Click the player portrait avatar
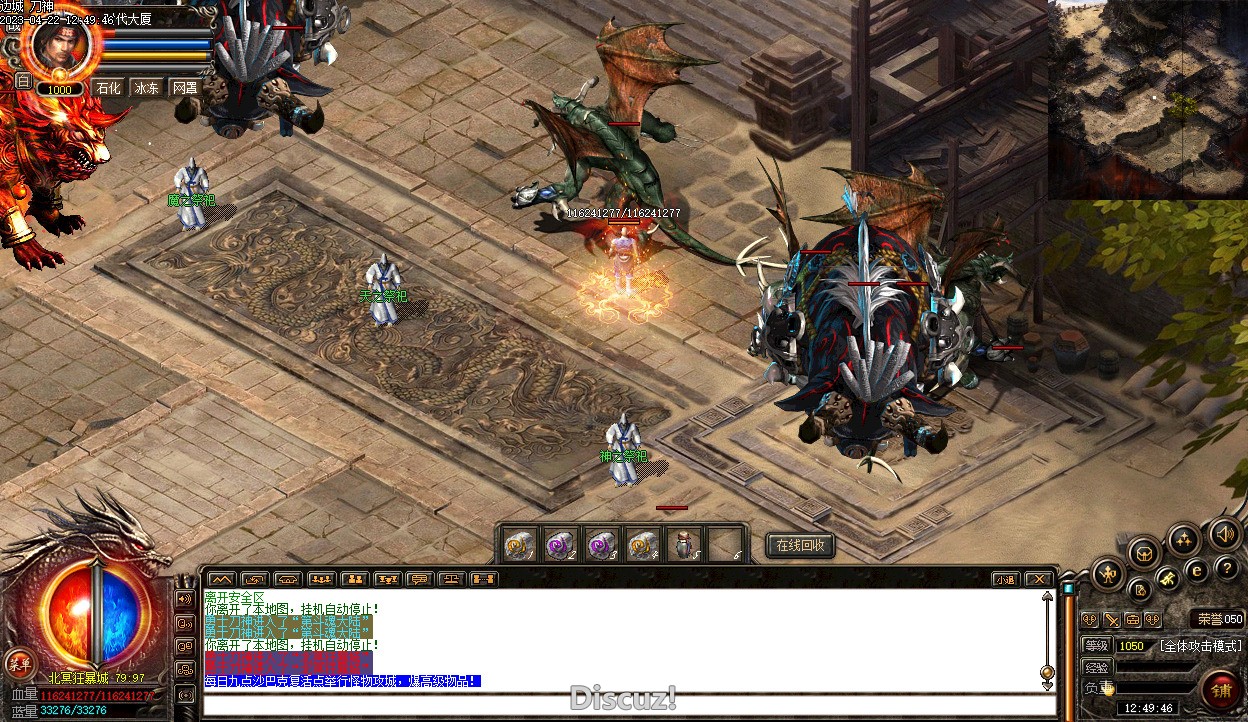The height and width of the screenshot is (722, 1248). pos(63,45)
